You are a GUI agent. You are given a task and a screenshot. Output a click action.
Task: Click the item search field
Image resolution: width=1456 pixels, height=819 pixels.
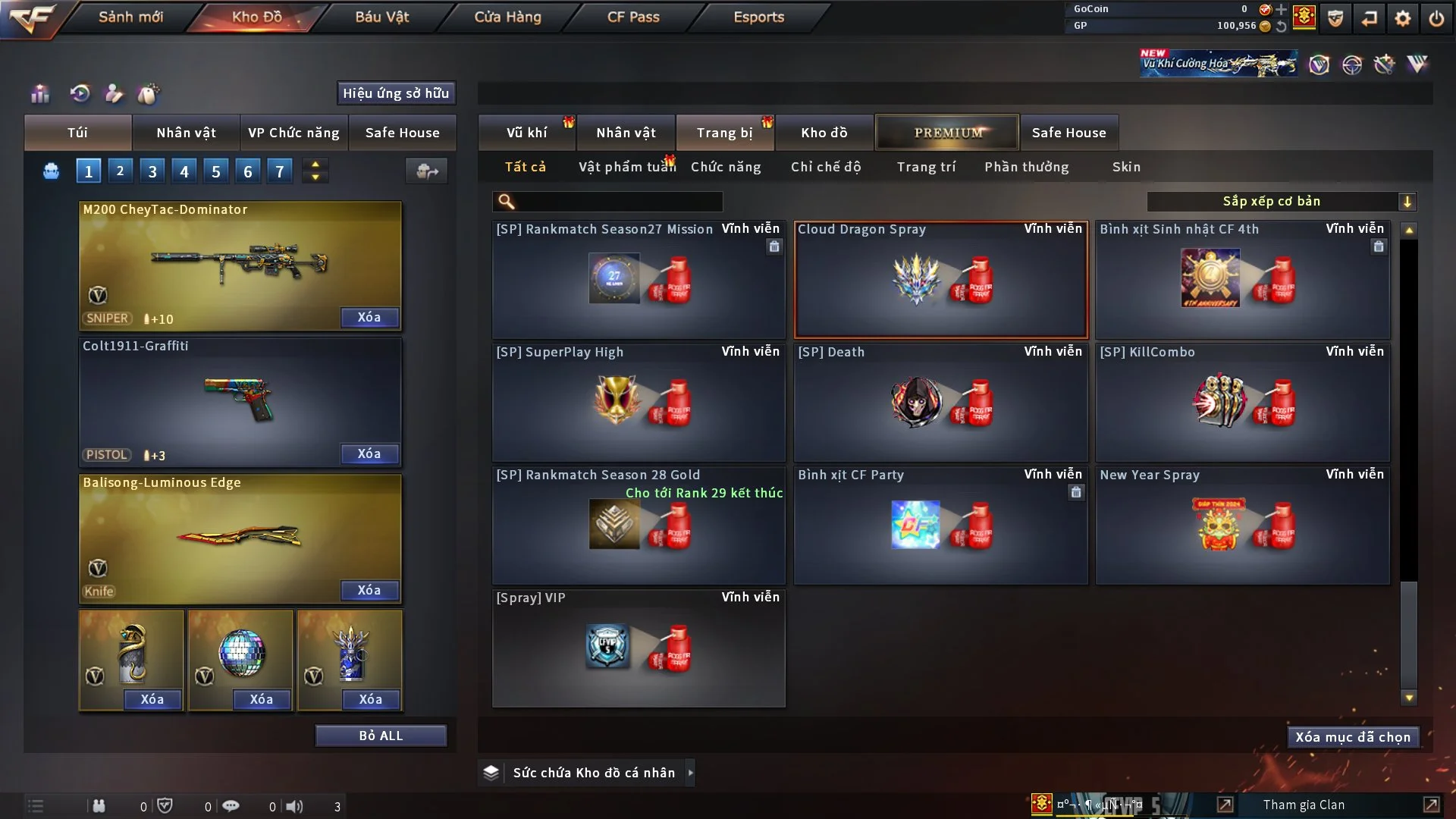click(618, 202)
